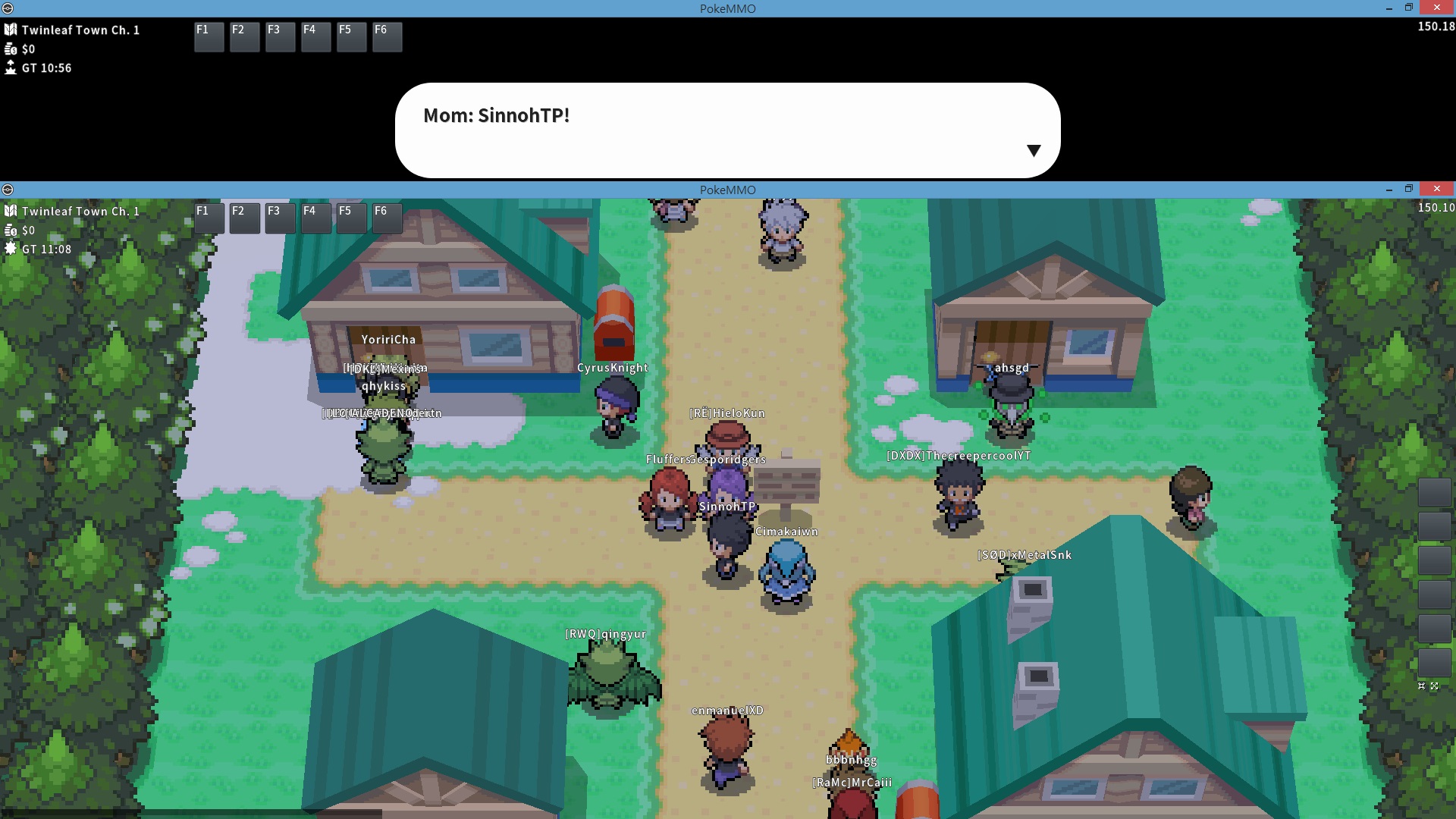The width and height of the screenshot is (1456, 819).
Task: Select the F6 hotkey slot in upper window
Action: [x=387, y=36]
